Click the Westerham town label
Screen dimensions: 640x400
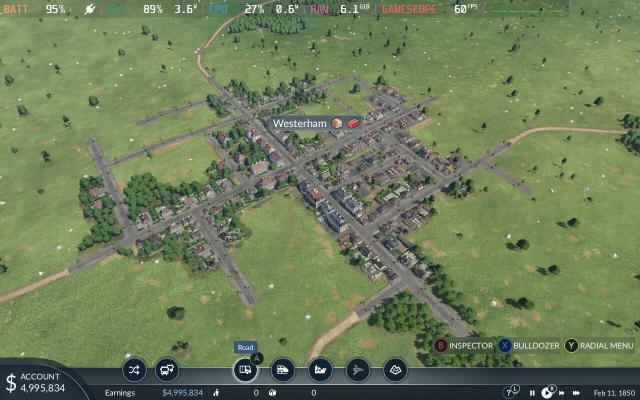coord(301,123)
